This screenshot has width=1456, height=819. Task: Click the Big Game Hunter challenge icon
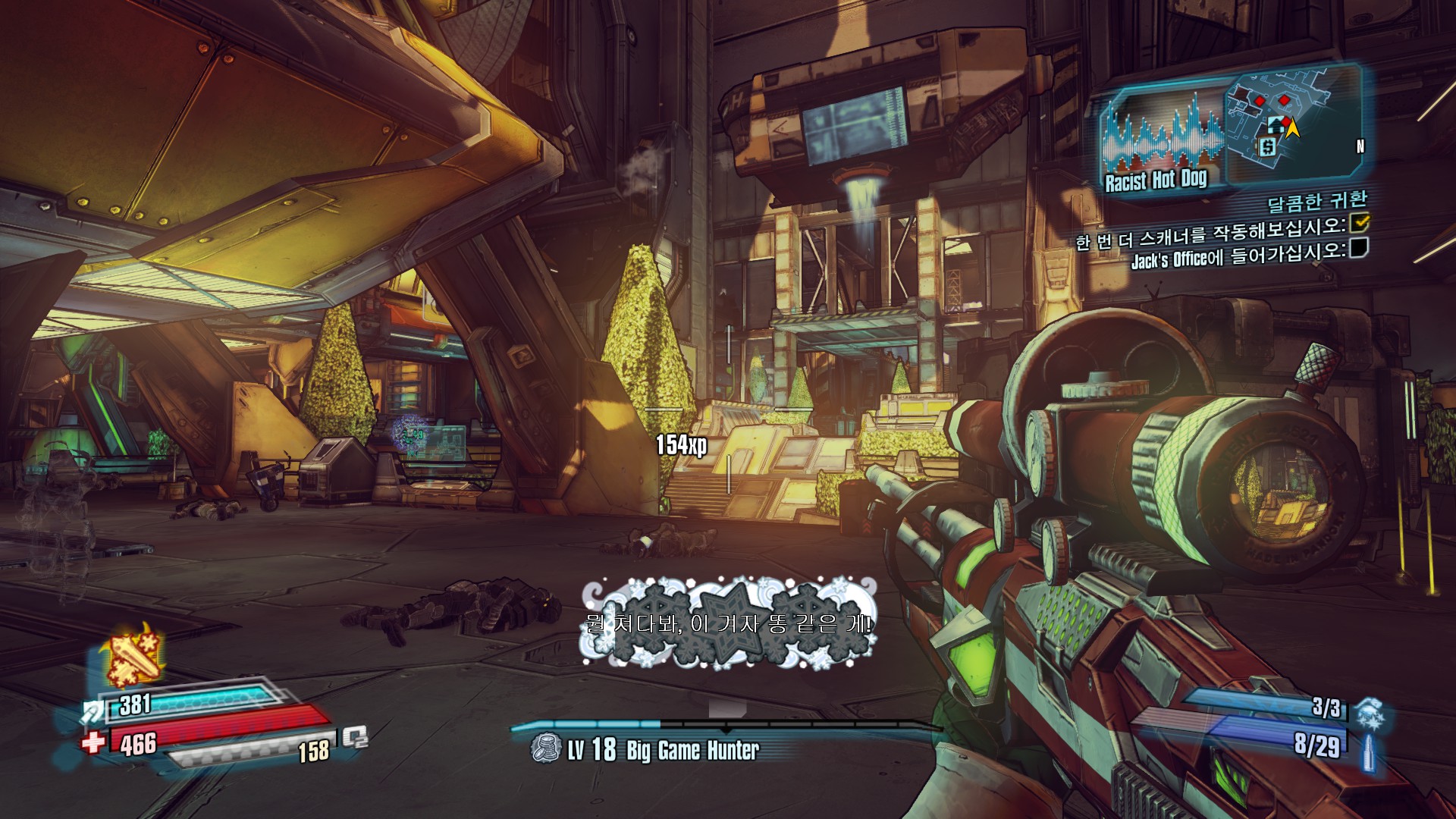[544, 749]
